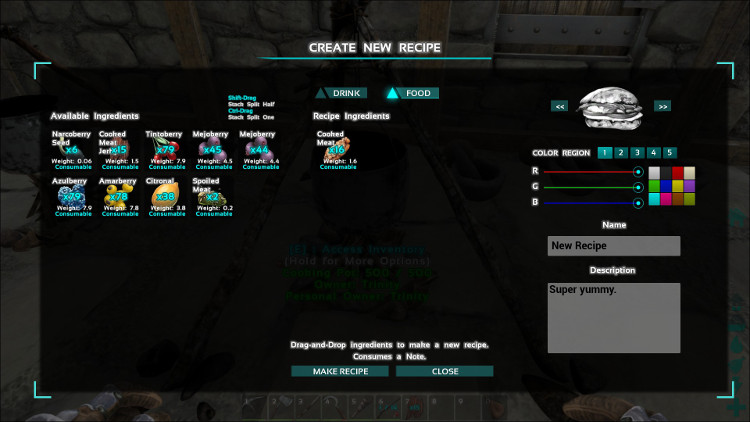
Task: Choose color region 3
Action: coord(636,153)
